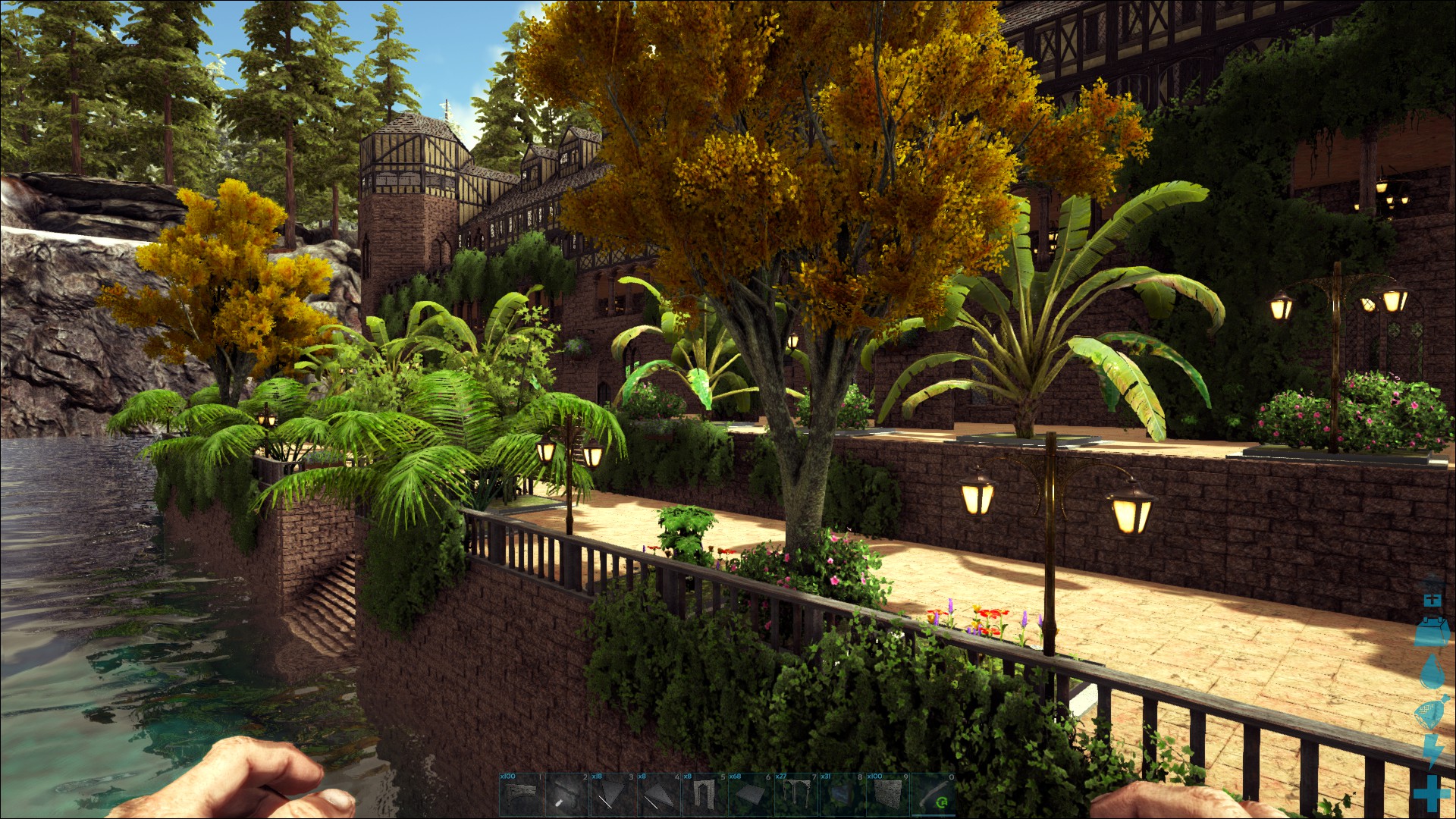The width and height of the screenshot is (1456, 819).
Task: Select the x18 triangular piece slot
Action: [613, 795]
